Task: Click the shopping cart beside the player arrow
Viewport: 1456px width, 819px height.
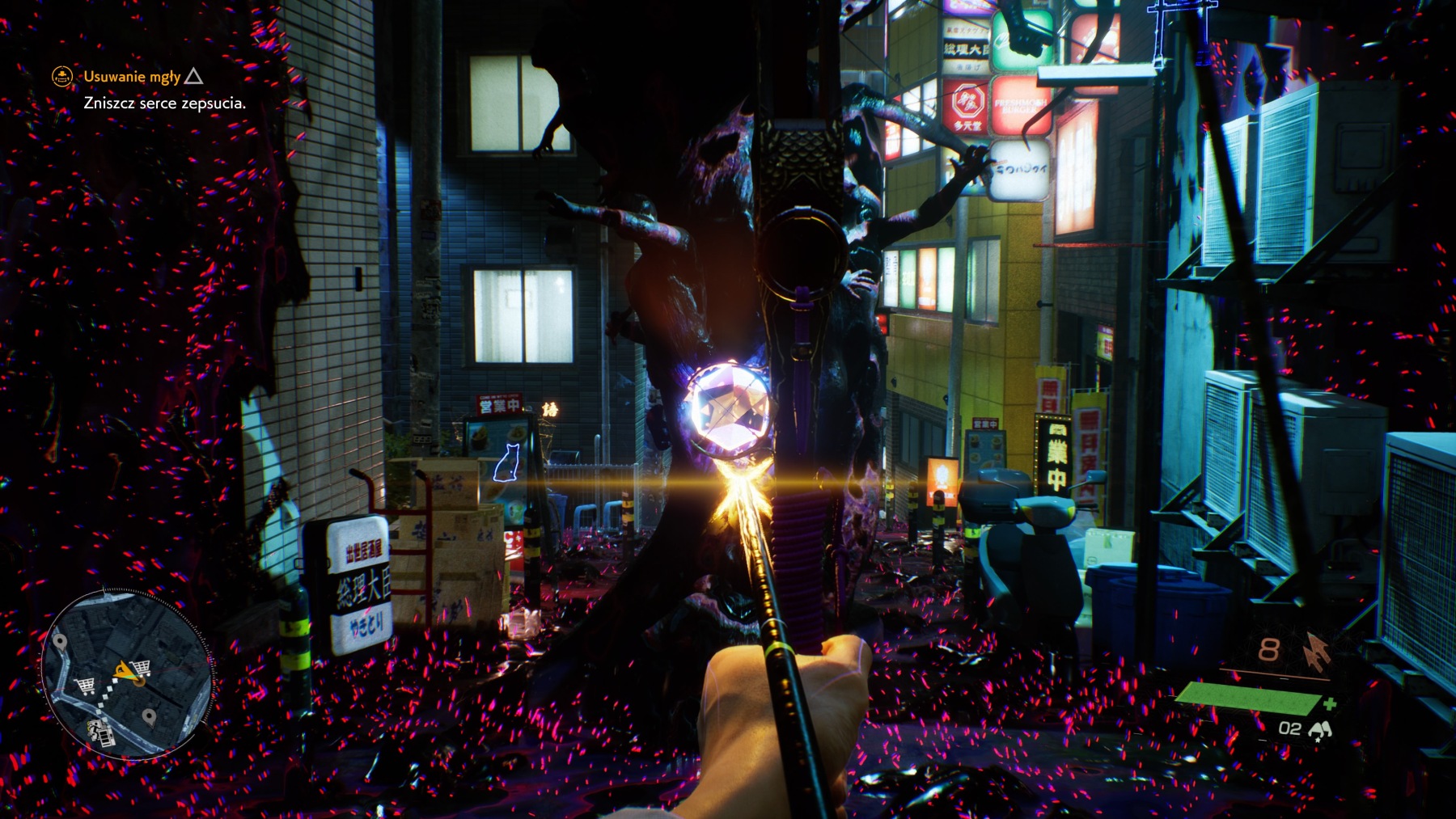Action: (x=139, y=669)
